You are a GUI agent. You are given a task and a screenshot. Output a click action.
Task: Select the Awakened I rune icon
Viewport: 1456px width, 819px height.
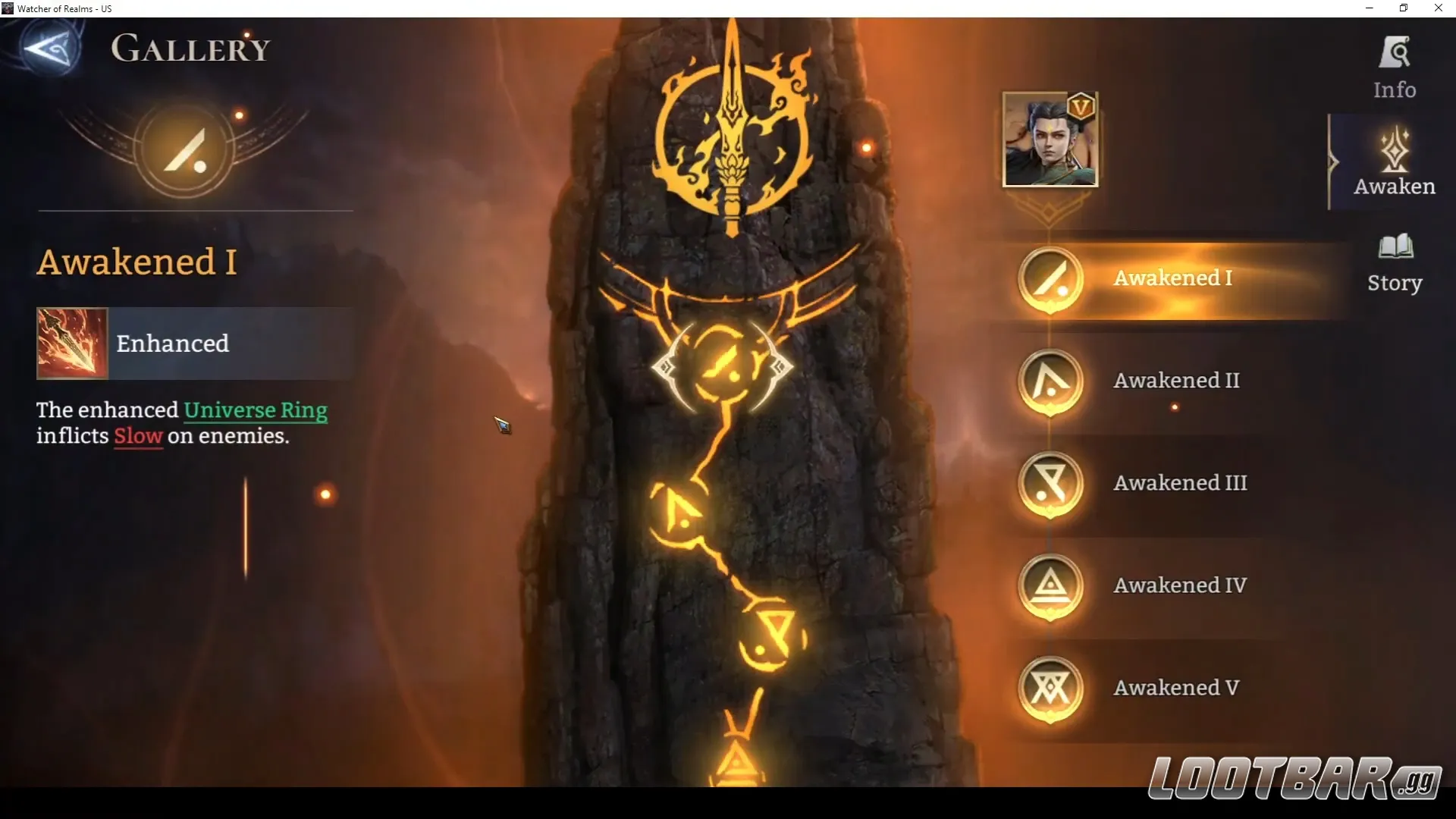(x=1050, y=279)
